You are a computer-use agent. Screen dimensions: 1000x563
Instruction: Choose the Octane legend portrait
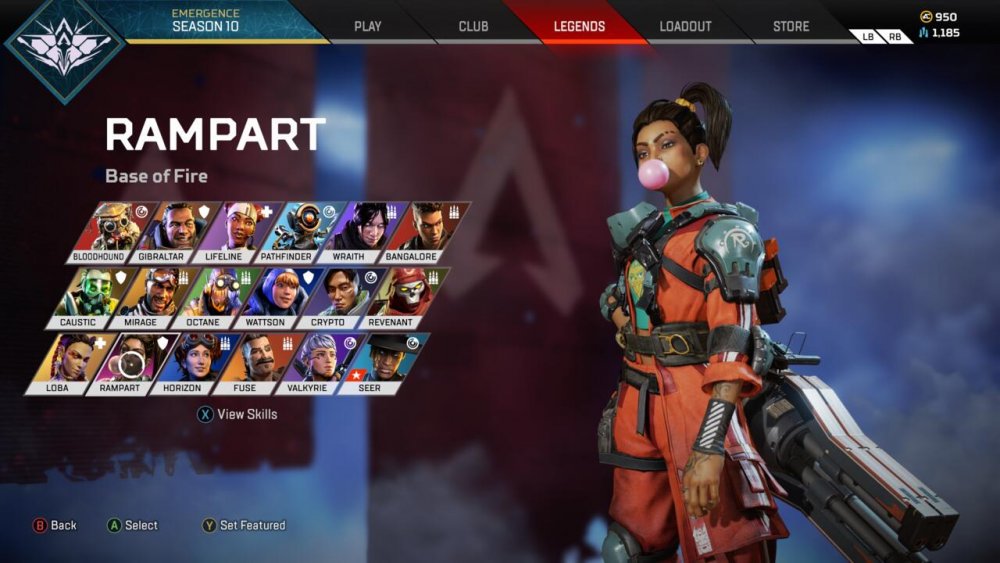click(213, 296)
